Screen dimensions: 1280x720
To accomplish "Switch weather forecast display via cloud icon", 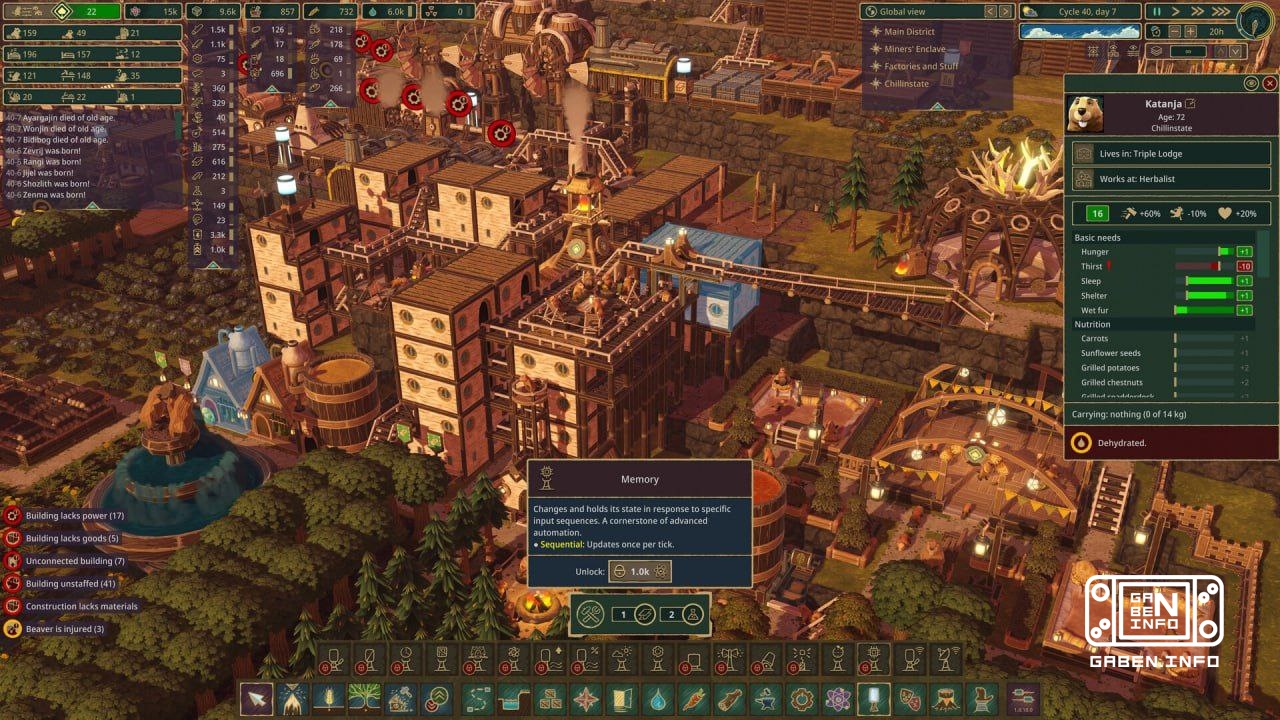I will (1029, 11).
